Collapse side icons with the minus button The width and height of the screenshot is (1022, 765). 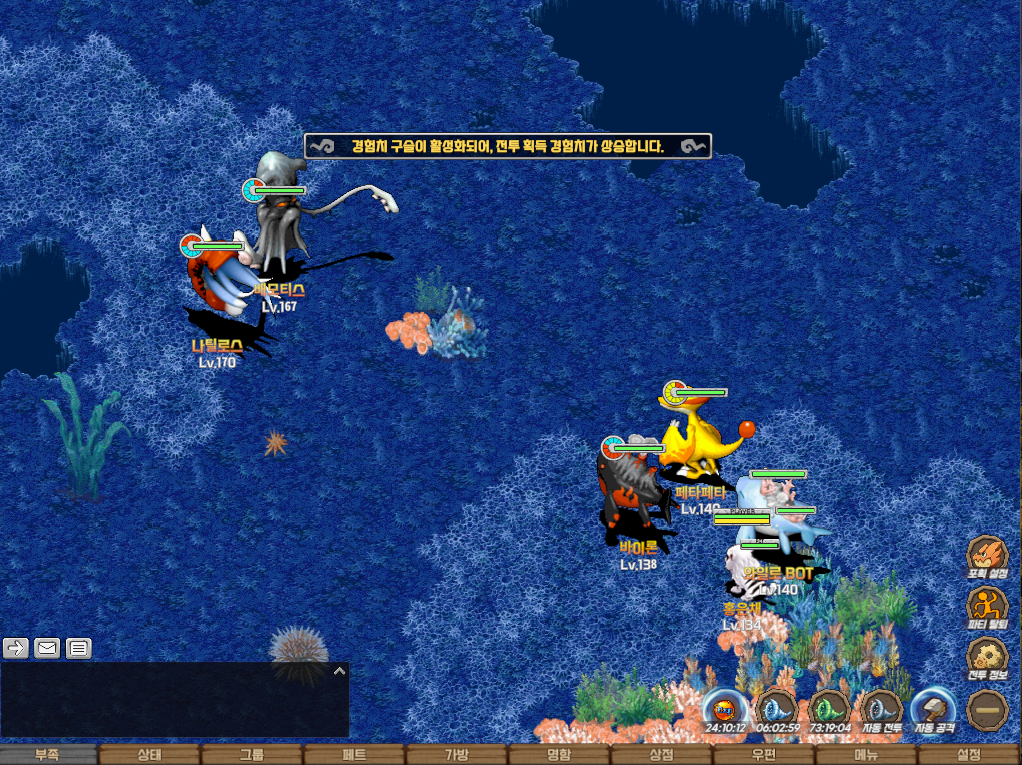tap(986, 708)
